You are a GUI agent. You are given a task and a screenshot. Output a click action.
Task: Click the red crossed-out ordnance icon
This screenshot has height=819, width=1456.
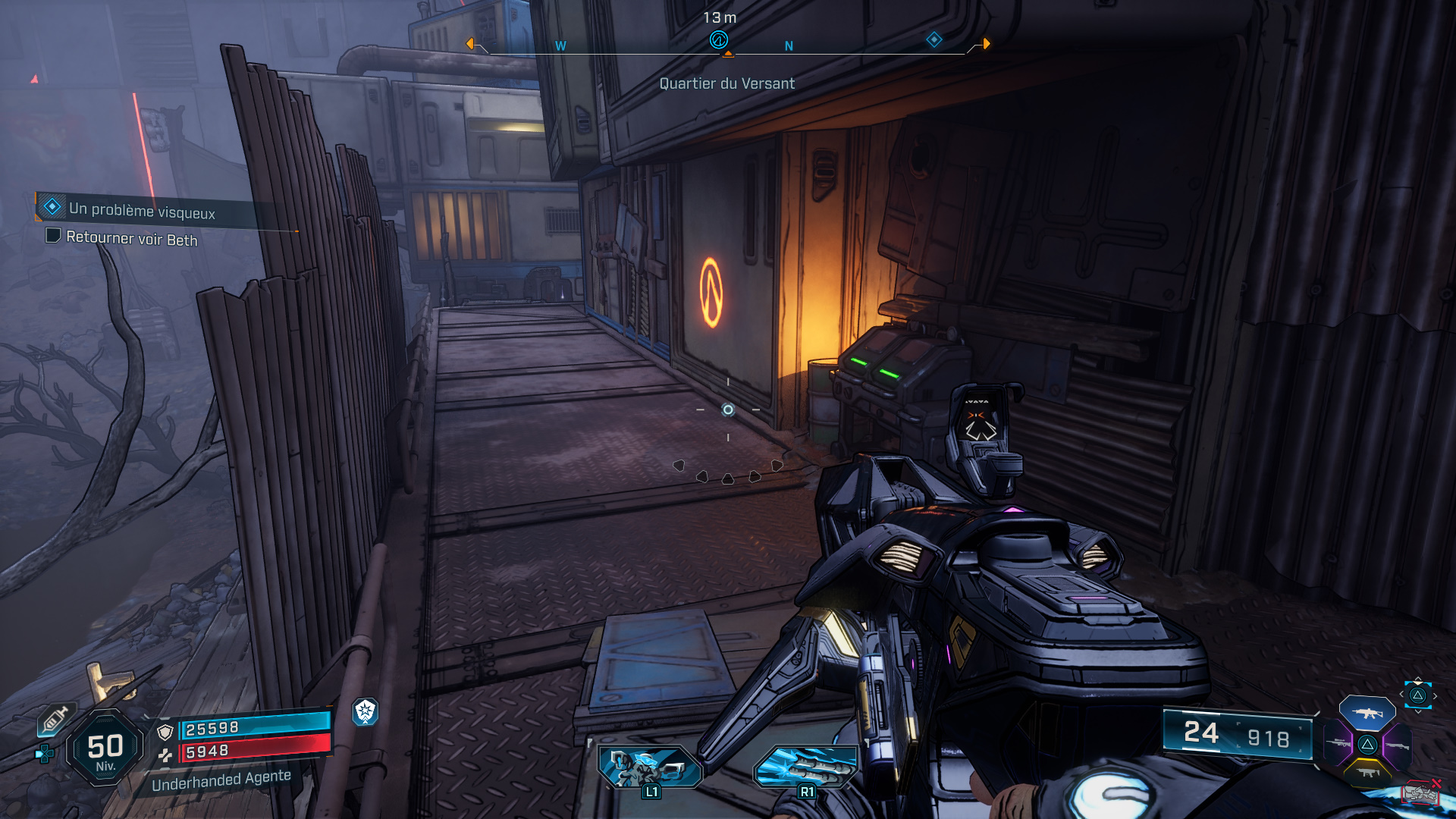pyautogui.click(x=1421, y=793)
